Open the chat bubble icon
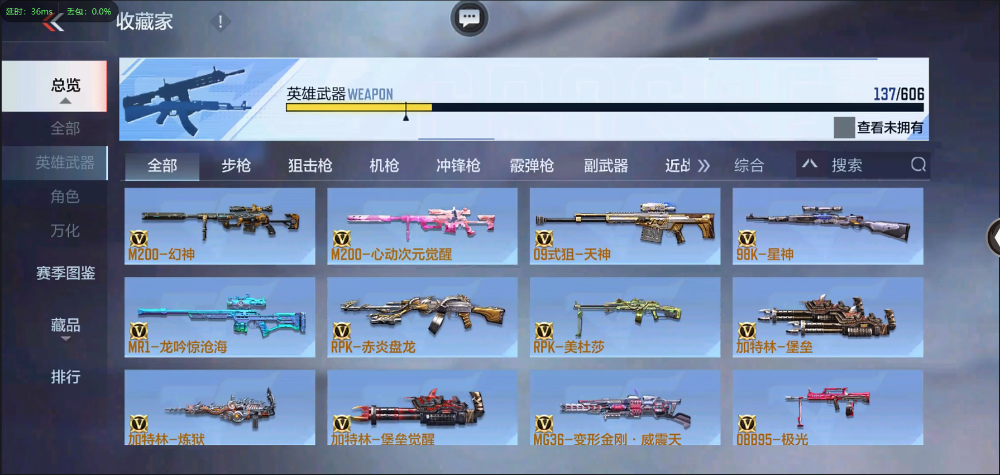This screenshot has height=475, width=1000. 469,17
